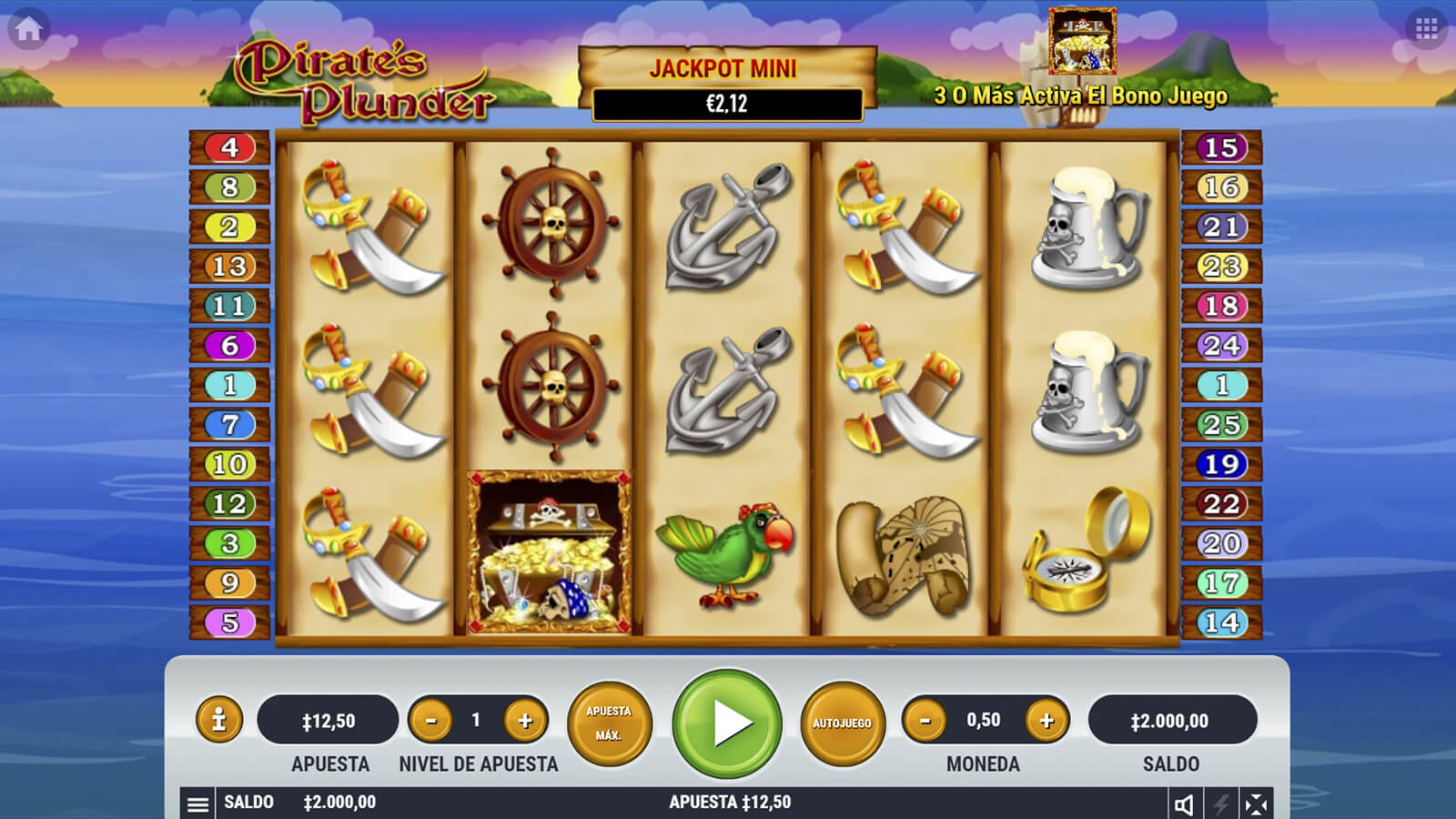
Task: Open the paytable info button
Action: tap(218, 721)
